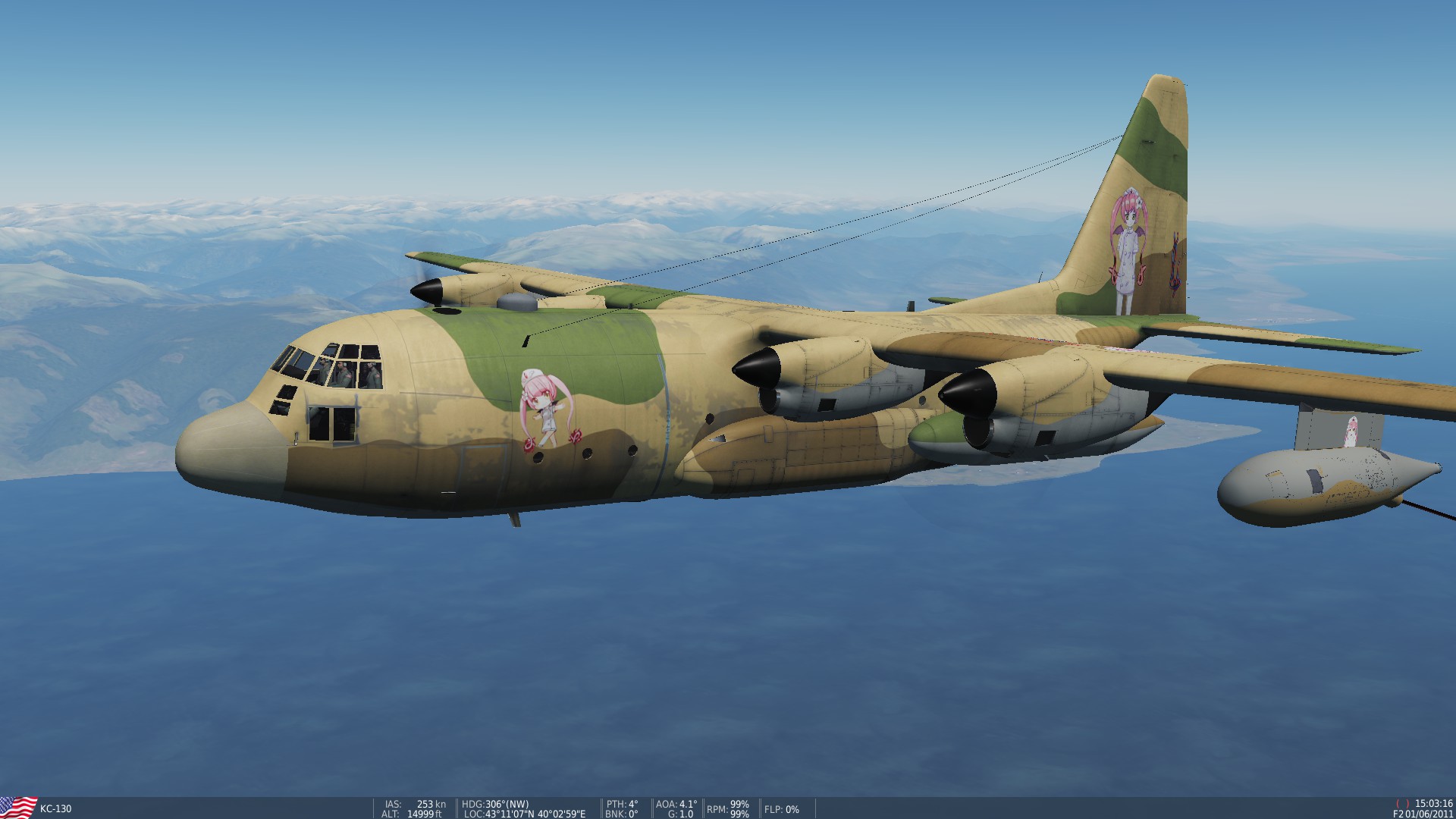Open the date field showing 01/06/2011
Viewport: 1456px width, 819px height.
click(x=1429, y=812)
